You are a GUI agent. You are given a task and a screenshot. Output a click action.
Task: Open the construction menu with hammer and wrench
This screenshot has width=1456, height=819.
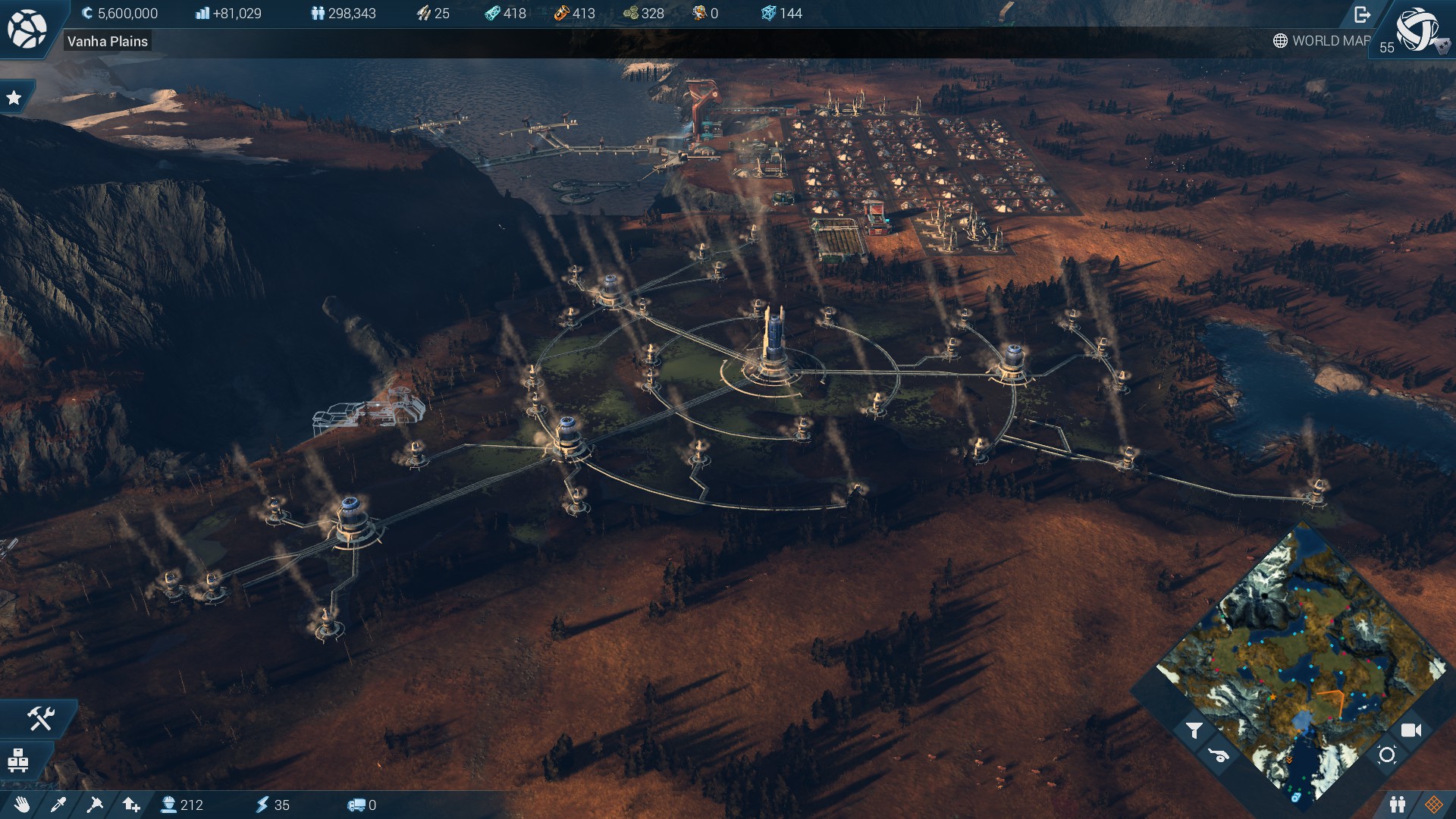point(41,717)
